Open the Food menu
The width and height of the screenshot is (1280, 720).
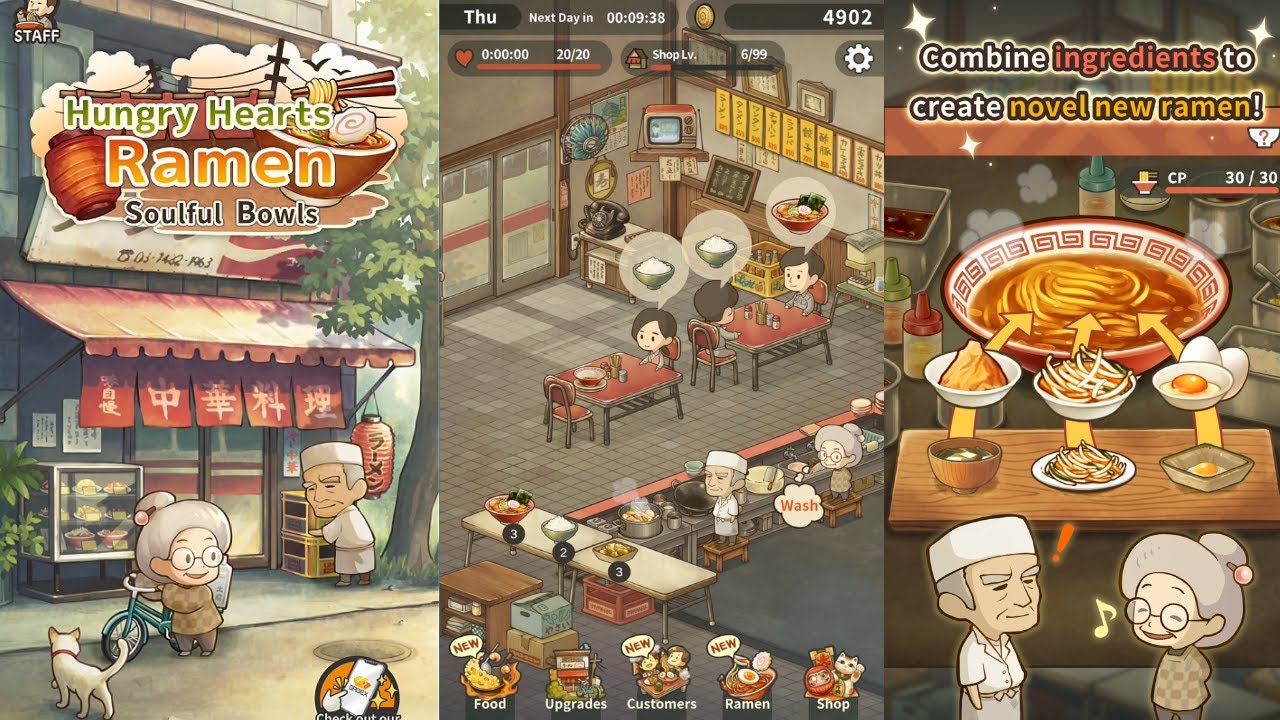(x=489, y=677)
